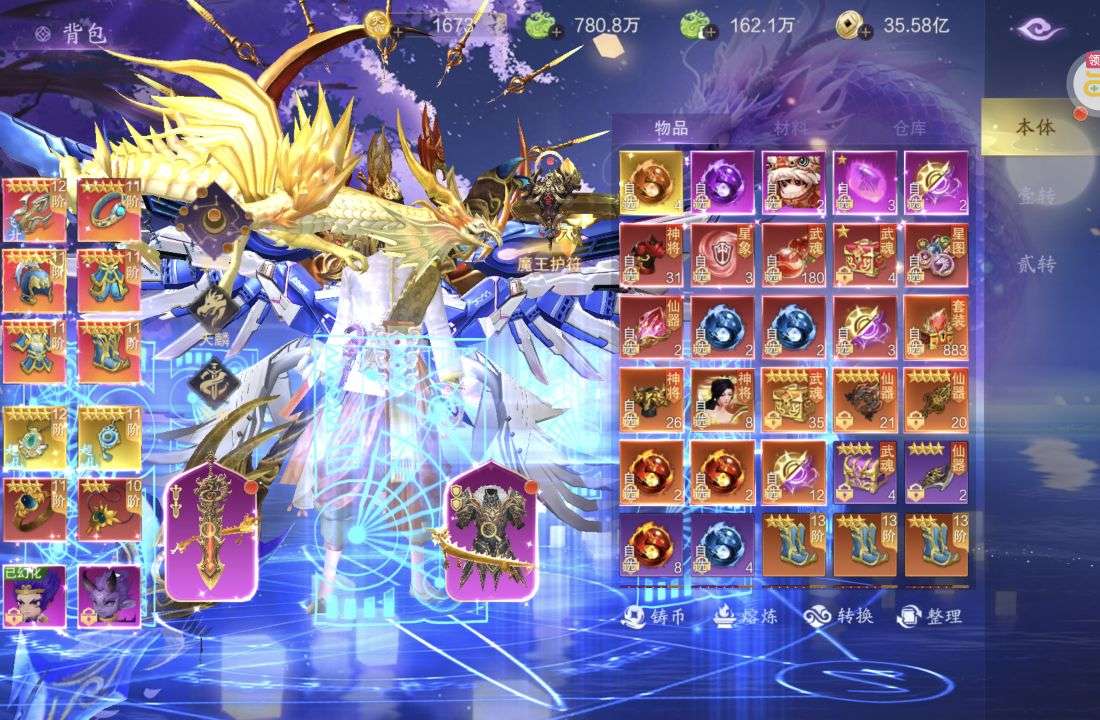Switch to the 壹转 side tab
The image size is (1100, 720).
(1035, 196)
